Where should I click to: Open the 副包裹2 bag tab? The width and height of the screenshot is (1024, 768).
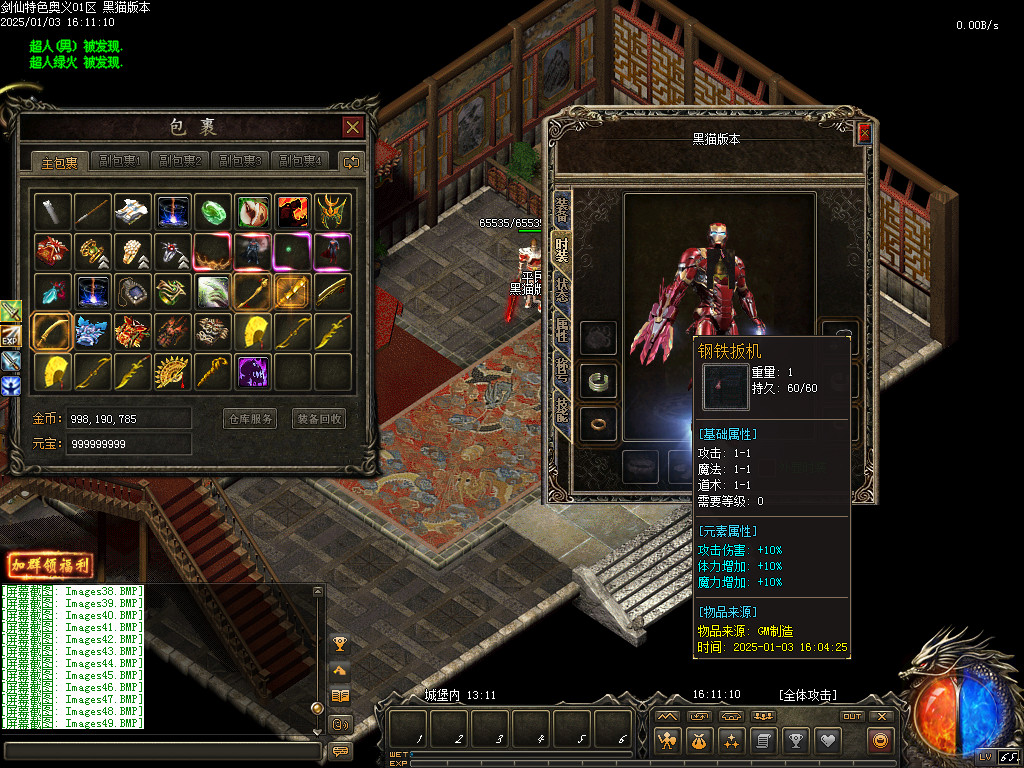(x=180, y=161)
